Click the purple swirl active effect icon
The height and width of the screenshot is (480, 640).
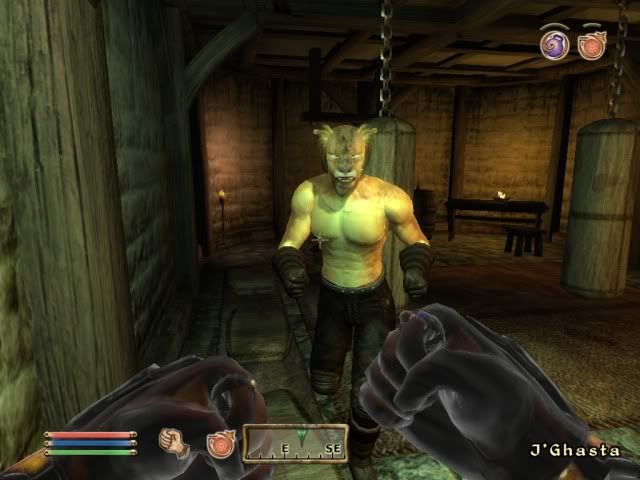pos(555,44)
